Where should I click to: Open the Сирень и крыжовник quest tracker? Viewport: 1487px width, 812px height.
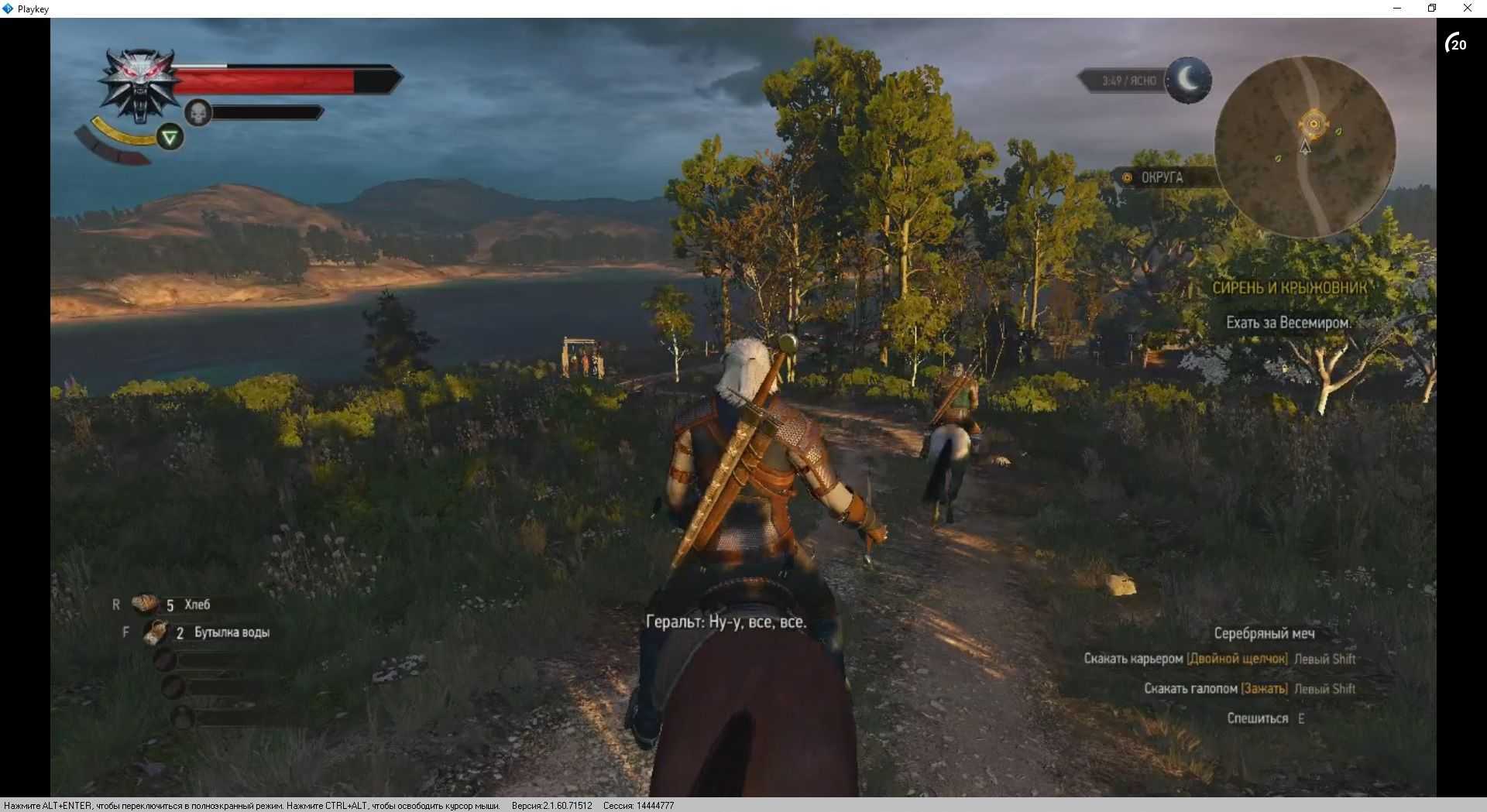coord(1289,288)
